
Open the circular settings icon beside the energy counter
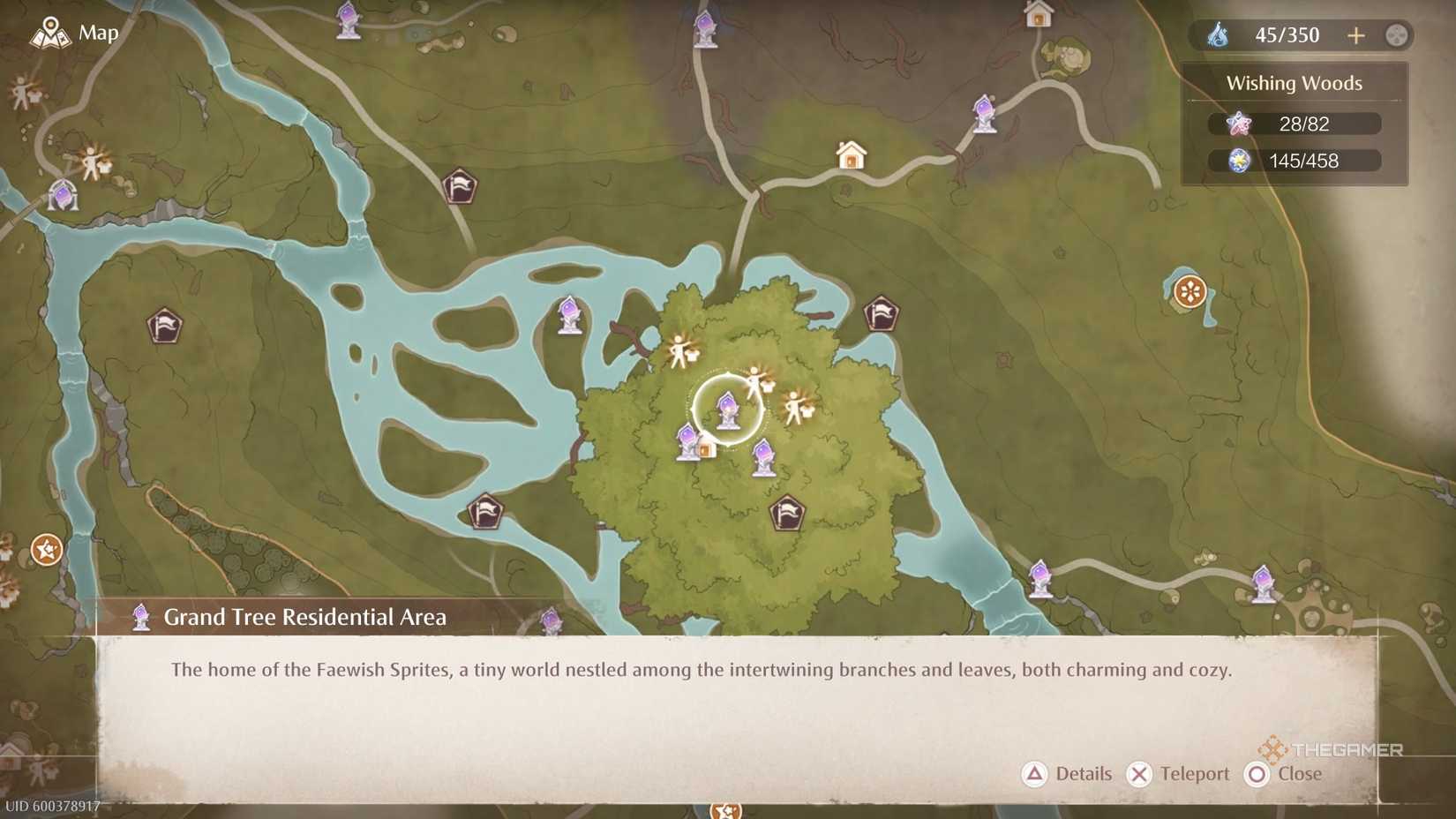1397,35
